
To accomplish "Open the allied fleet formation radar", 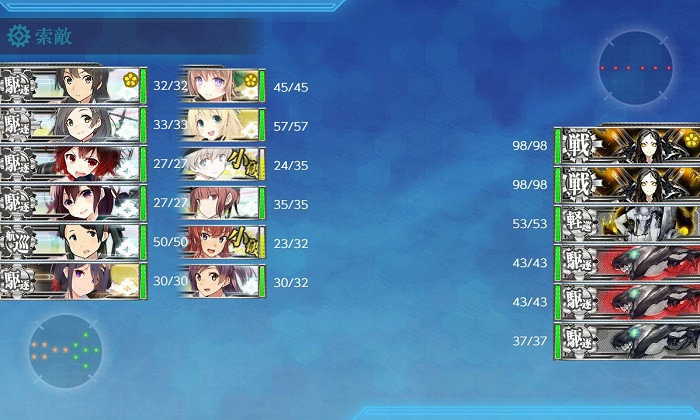I will 65,351.
